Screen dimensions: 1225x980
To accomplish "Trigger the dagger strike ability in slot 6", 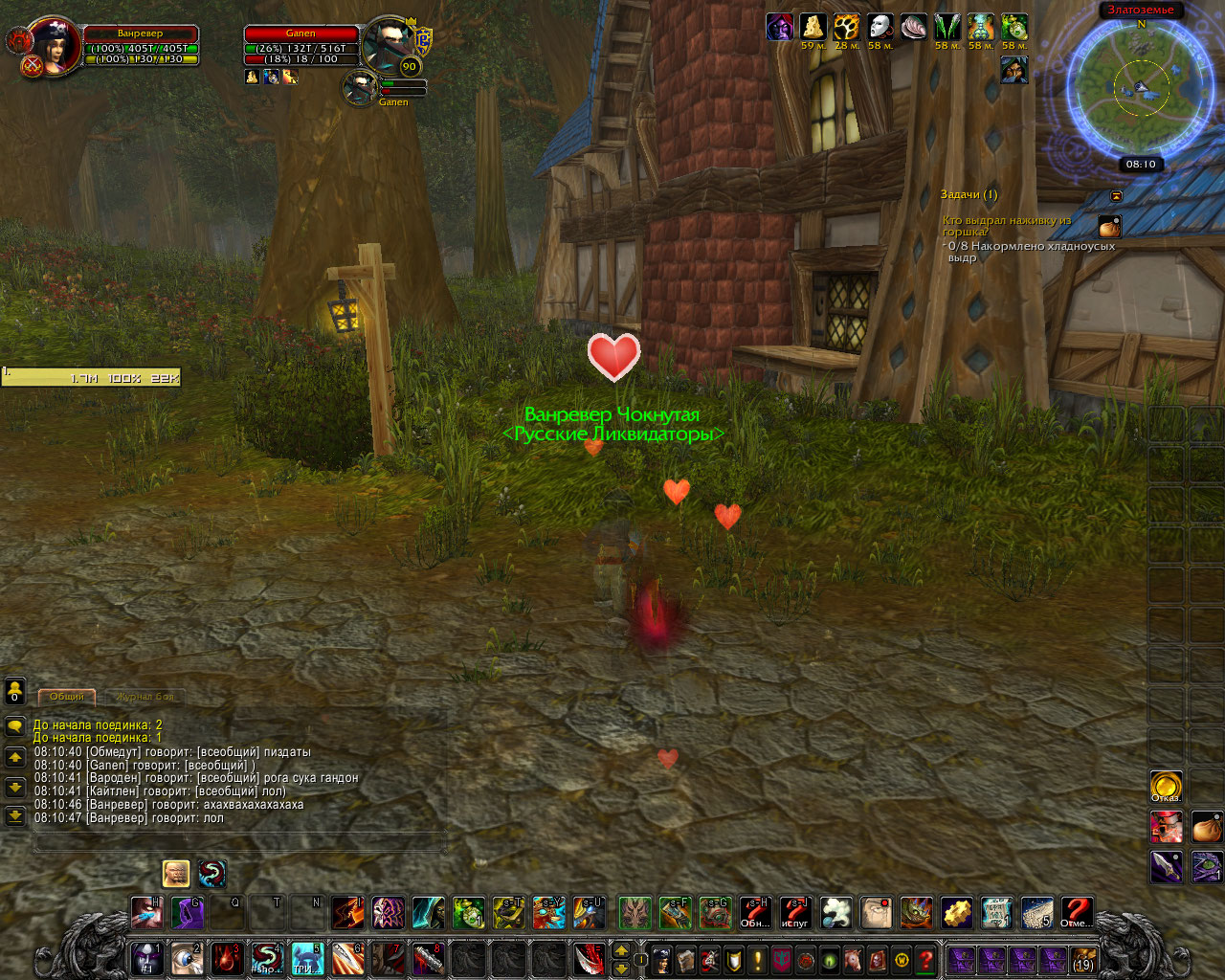I will pos(347,958).
